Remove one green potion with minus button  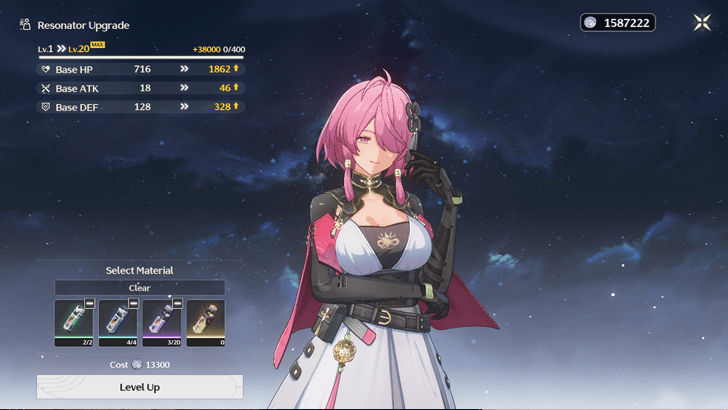click(x=89, y=302)
